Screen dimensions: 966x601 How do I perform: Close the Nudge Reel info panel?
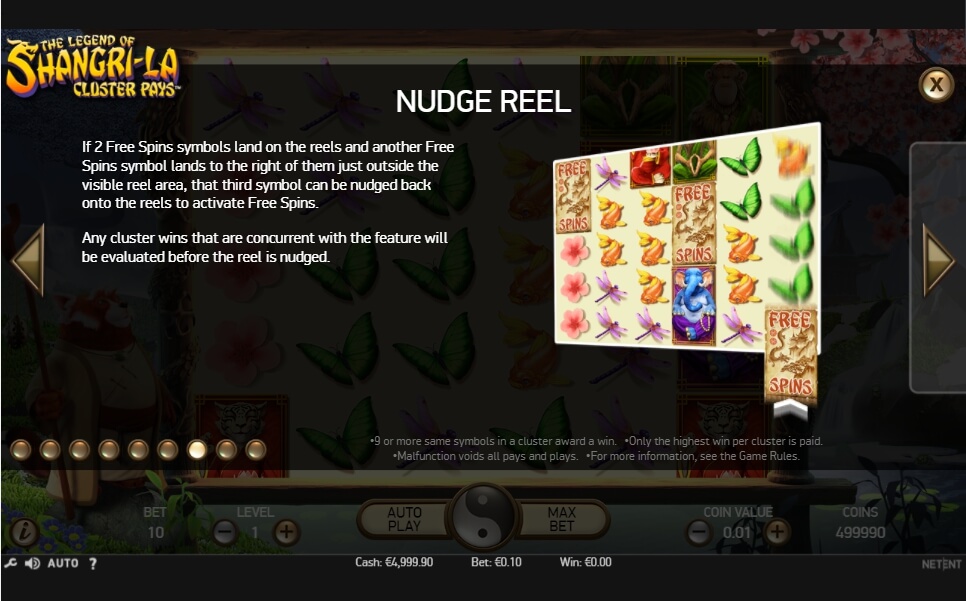[936, 85]
